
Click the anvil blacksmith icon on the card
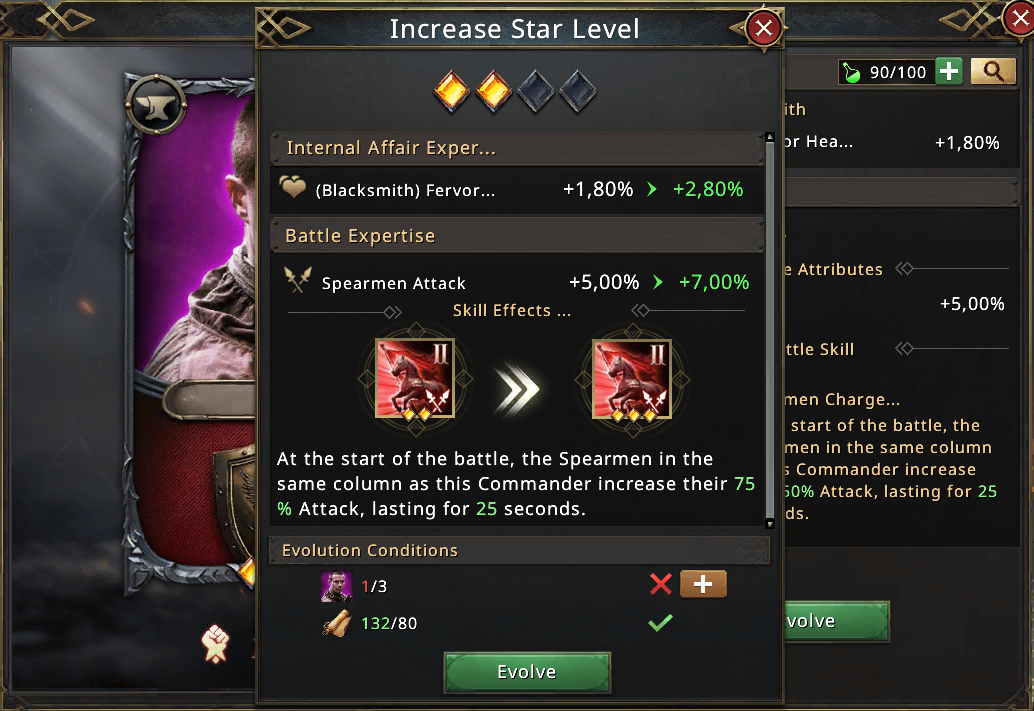(x=157, y=102)
